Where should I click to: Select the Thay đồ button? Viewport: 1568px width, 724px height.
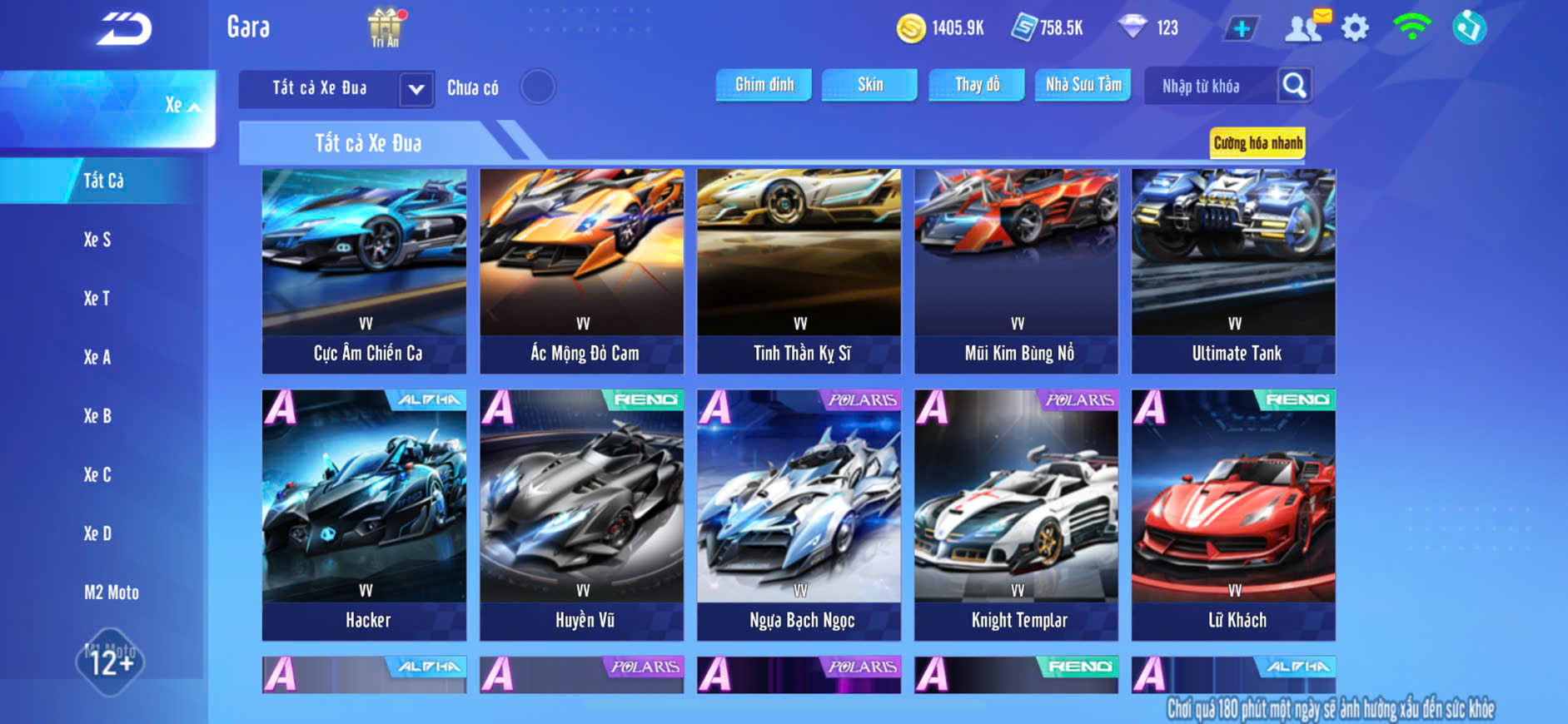pyautogui.click(x=976, y=85)
